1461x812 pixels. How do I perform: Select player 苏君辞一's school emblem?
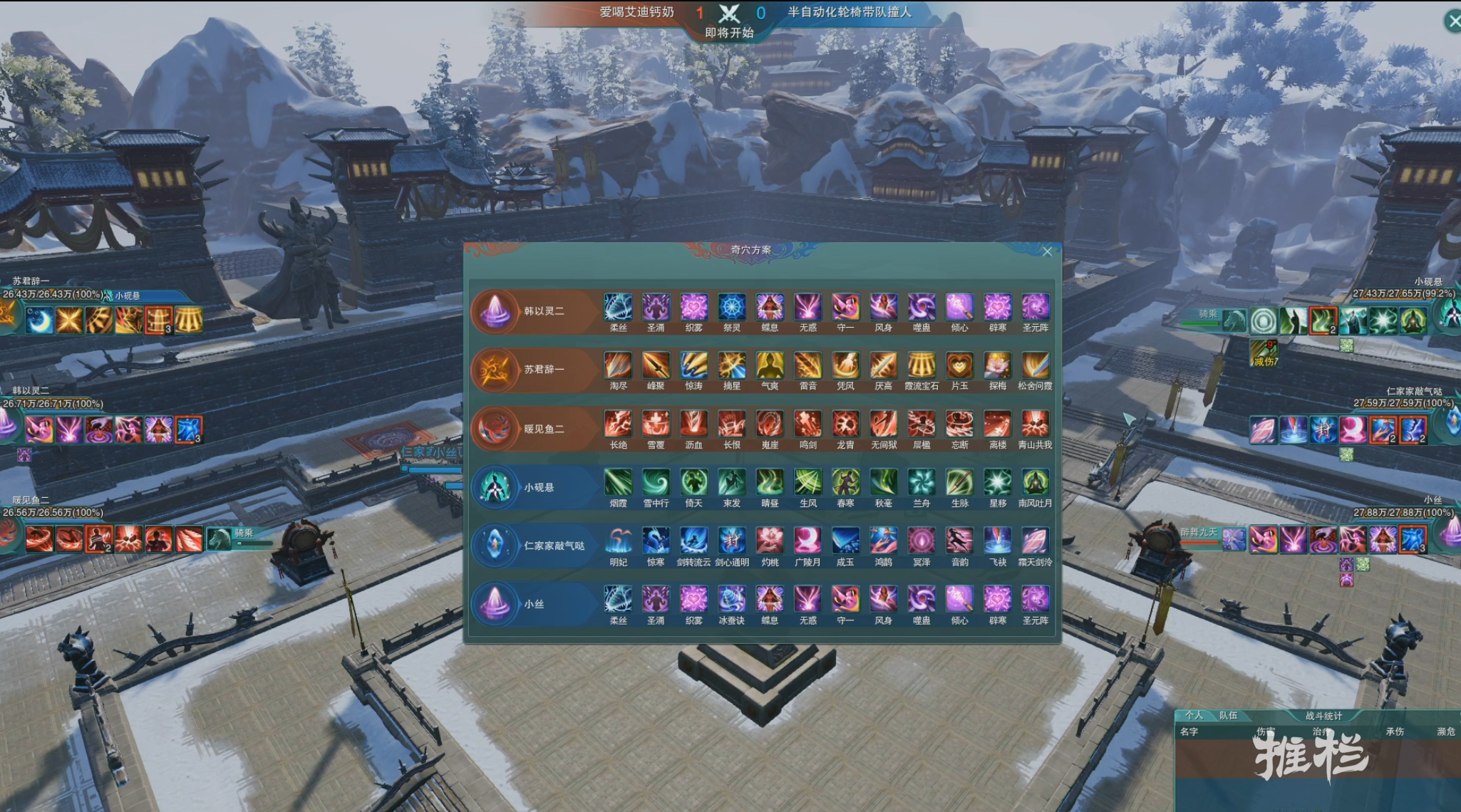pos(495,370)
